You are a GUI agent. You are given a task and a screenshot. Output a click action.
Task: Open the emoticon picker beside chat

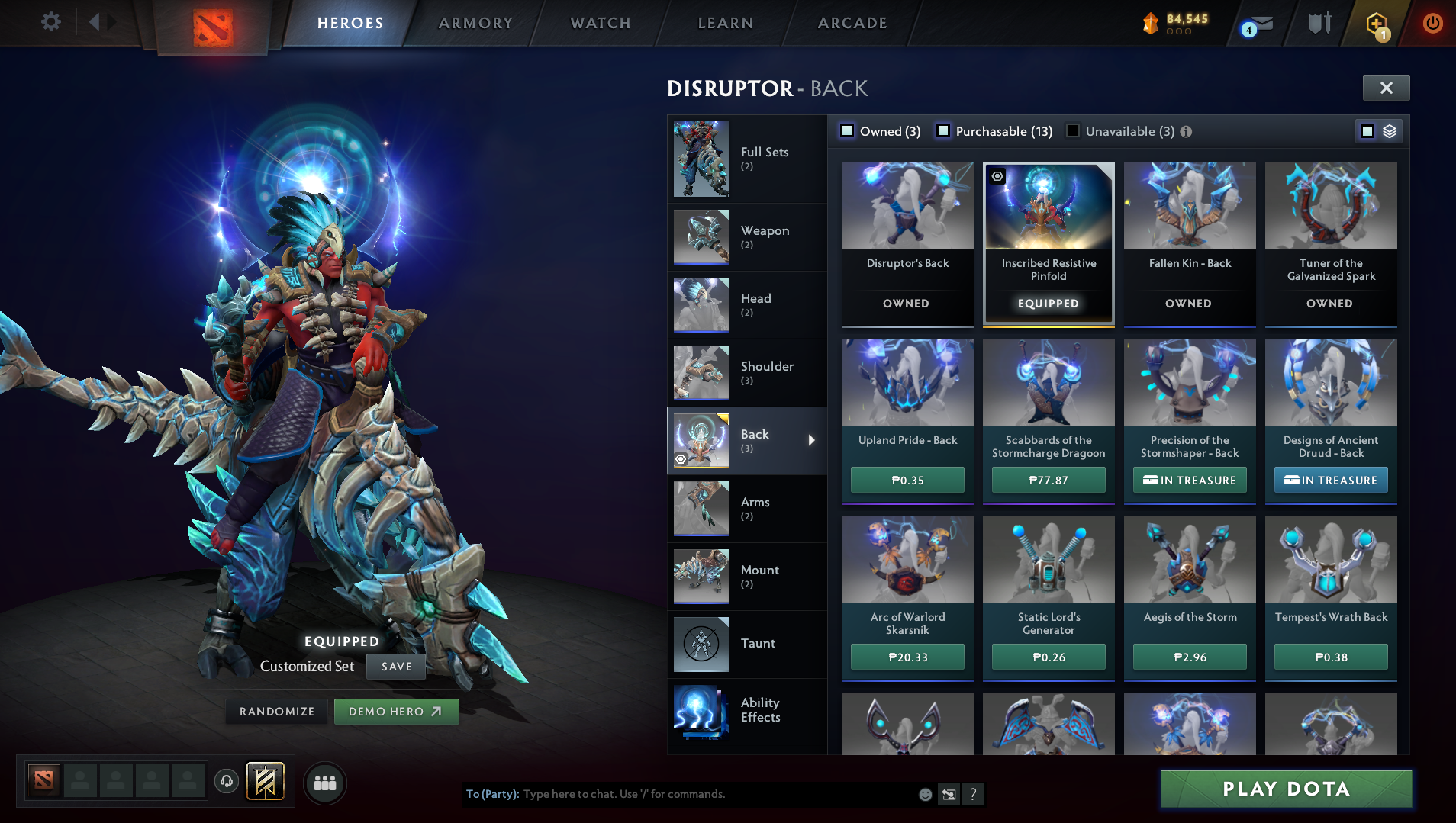(x=926, y=794)
